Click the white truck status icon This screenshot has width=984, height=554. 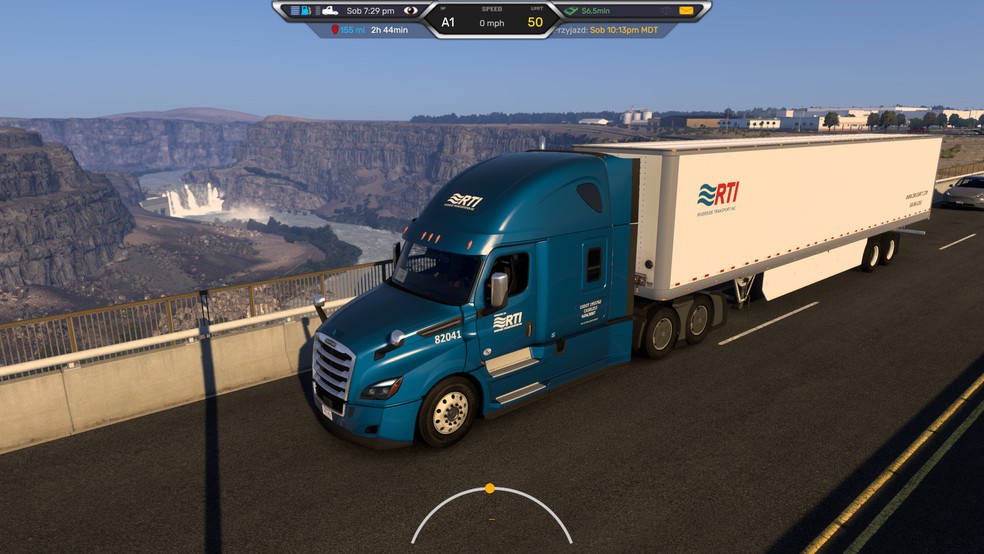tap(329, 10)
